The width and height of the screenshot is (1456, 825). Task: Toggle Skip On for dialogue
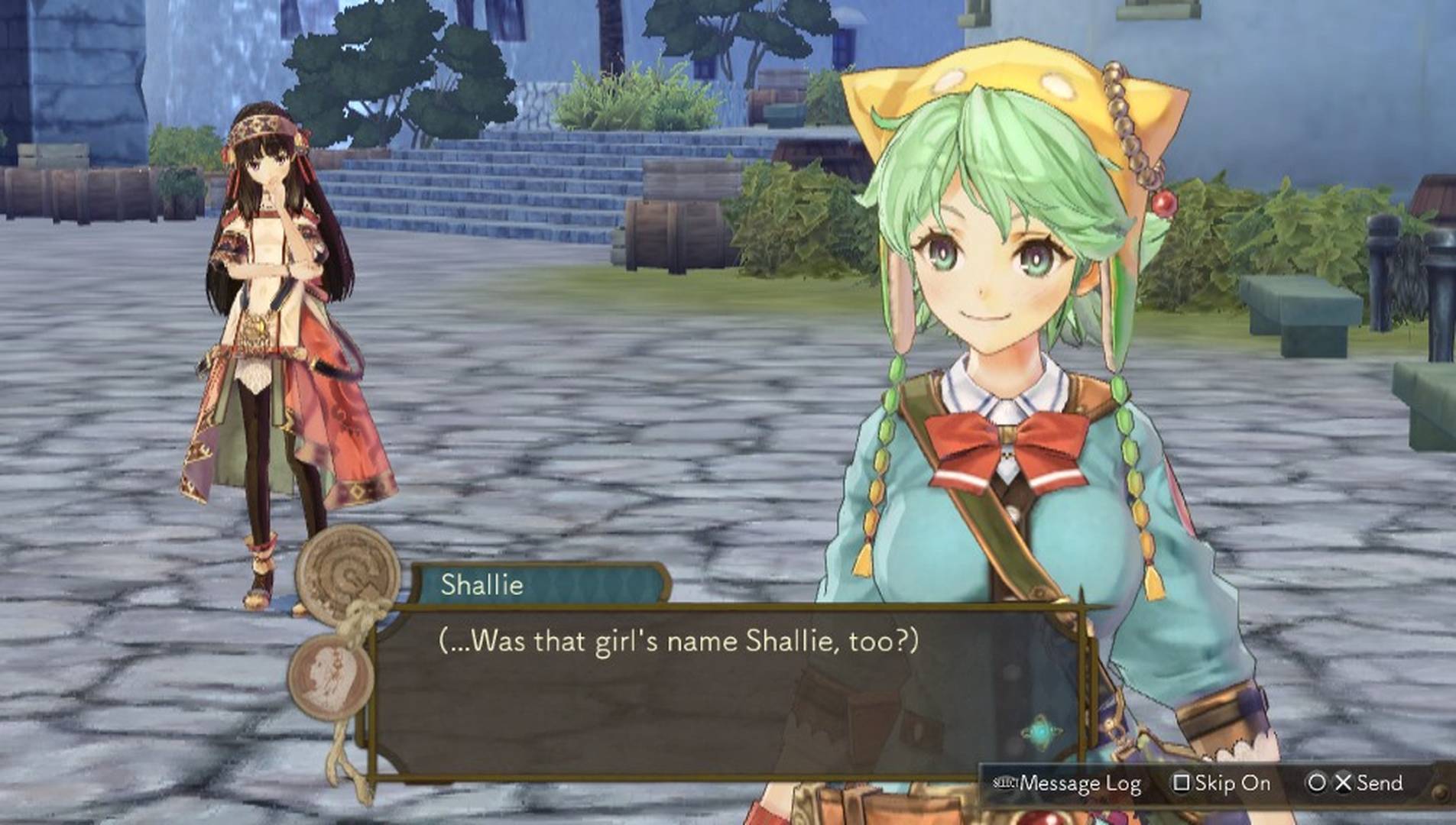1222,784
